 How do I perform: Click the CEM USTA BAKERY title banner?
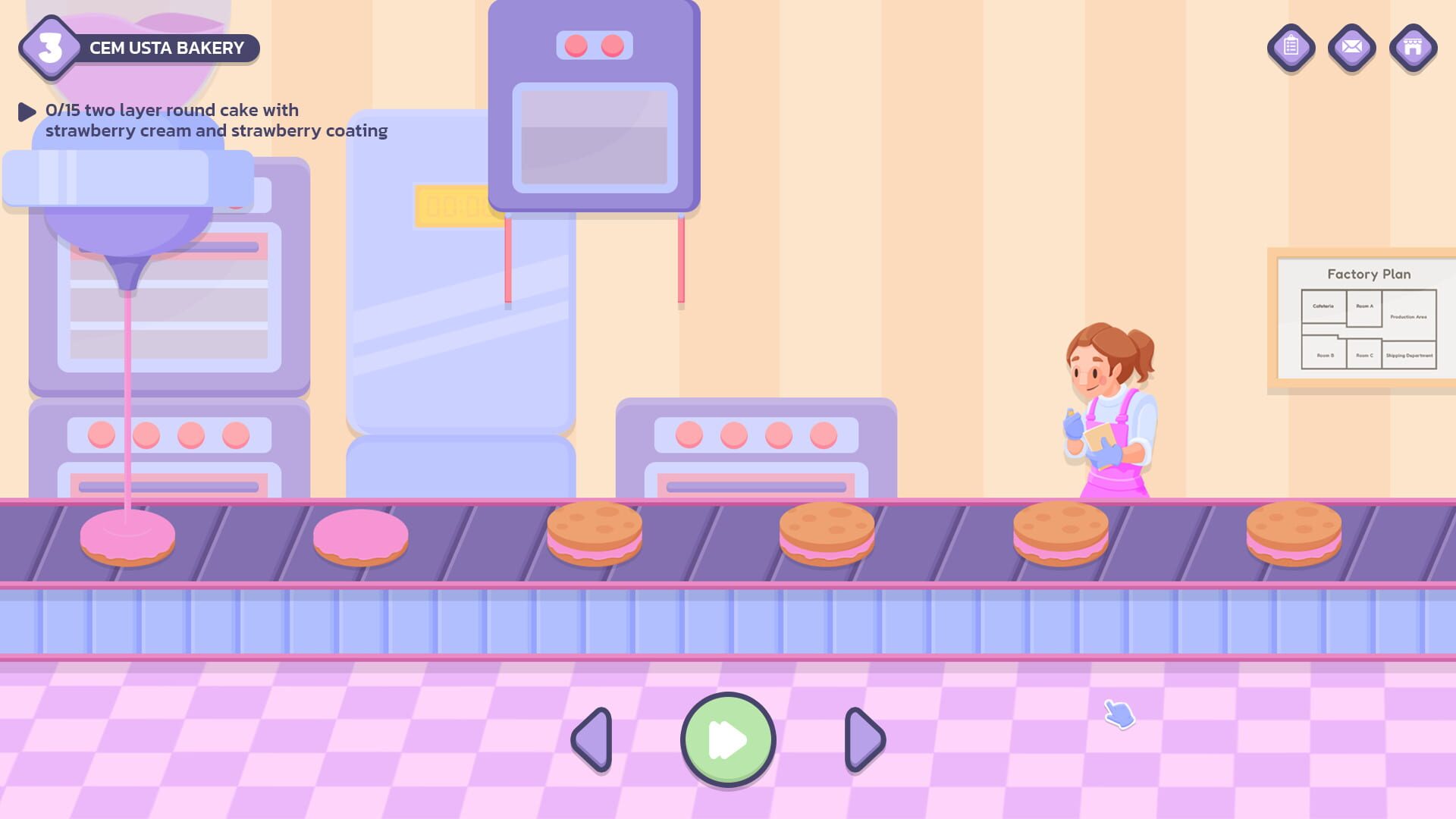click(168, 48)
